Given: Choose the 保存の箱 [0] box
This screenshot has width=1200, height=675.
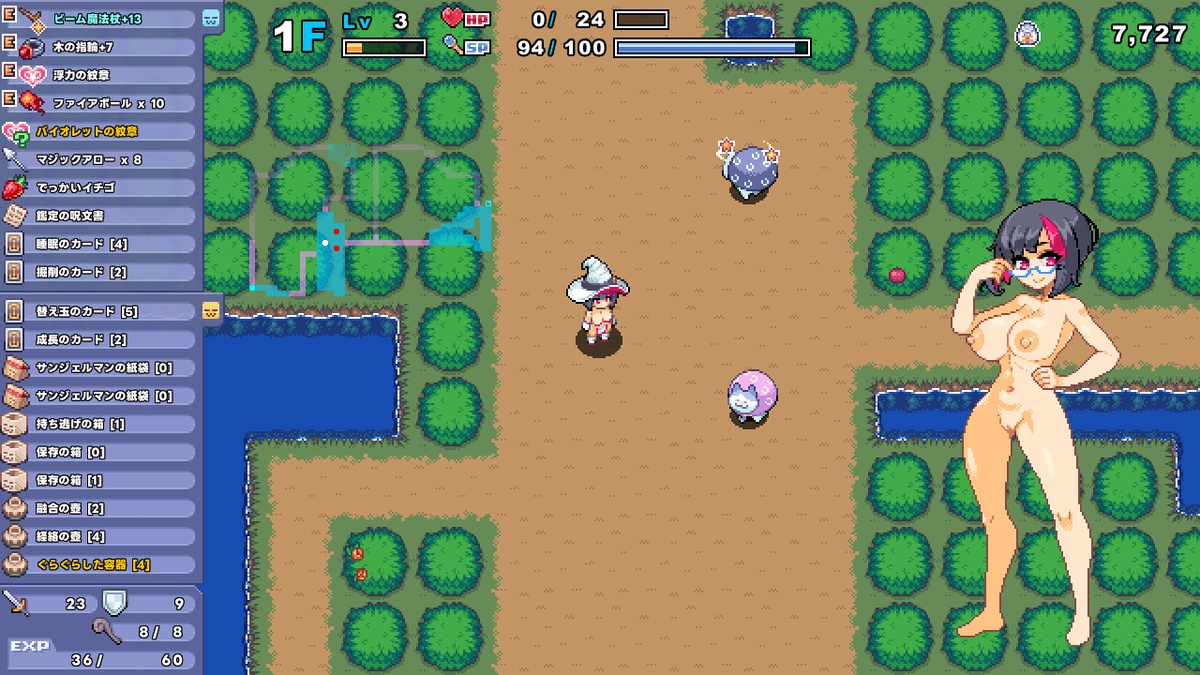Looking at the screenshot, I should [x=100, y=452].
